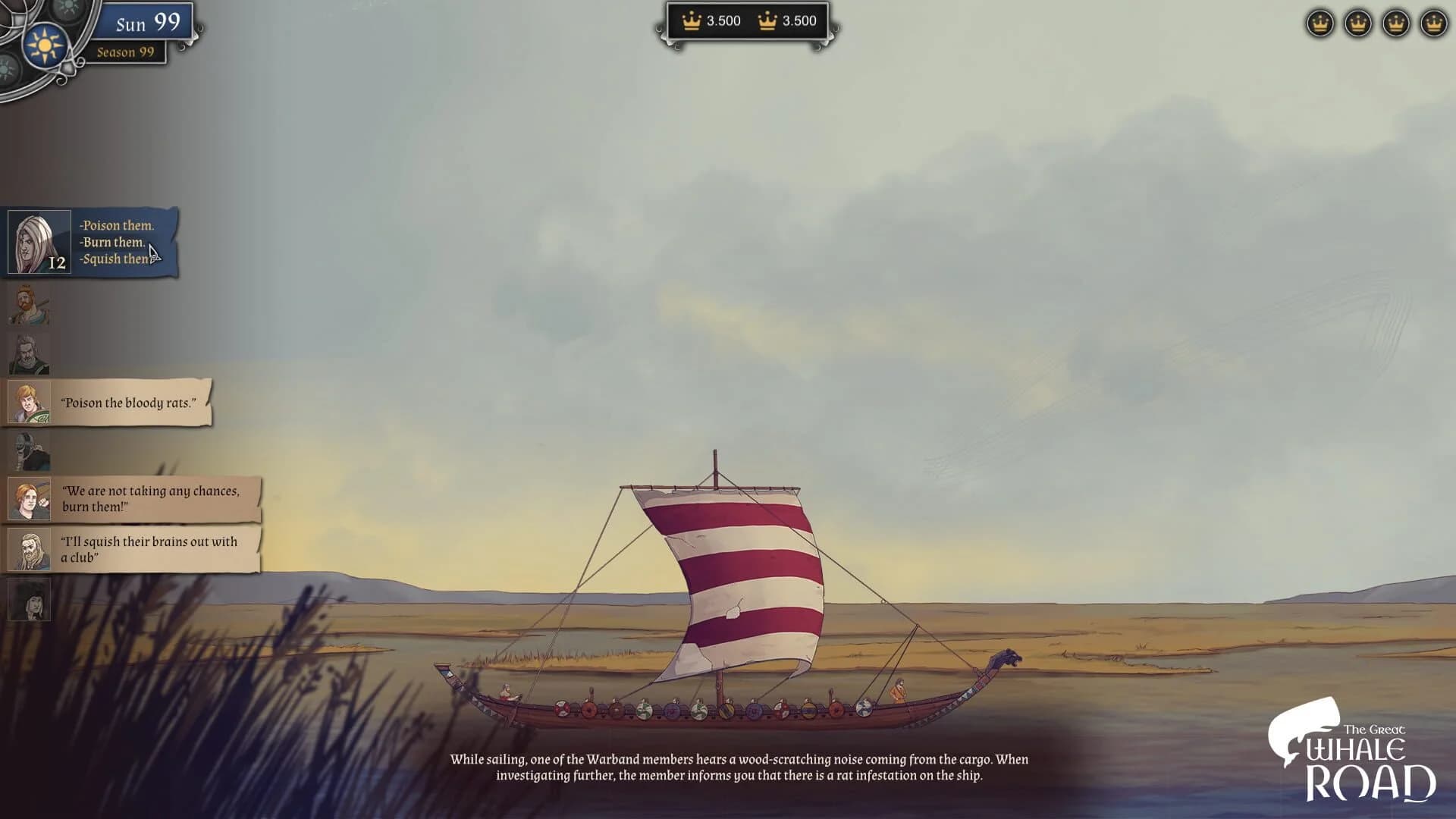Click the second crown counter reading 3.500
Screen dimensions: 1456x819
(768, 22)
